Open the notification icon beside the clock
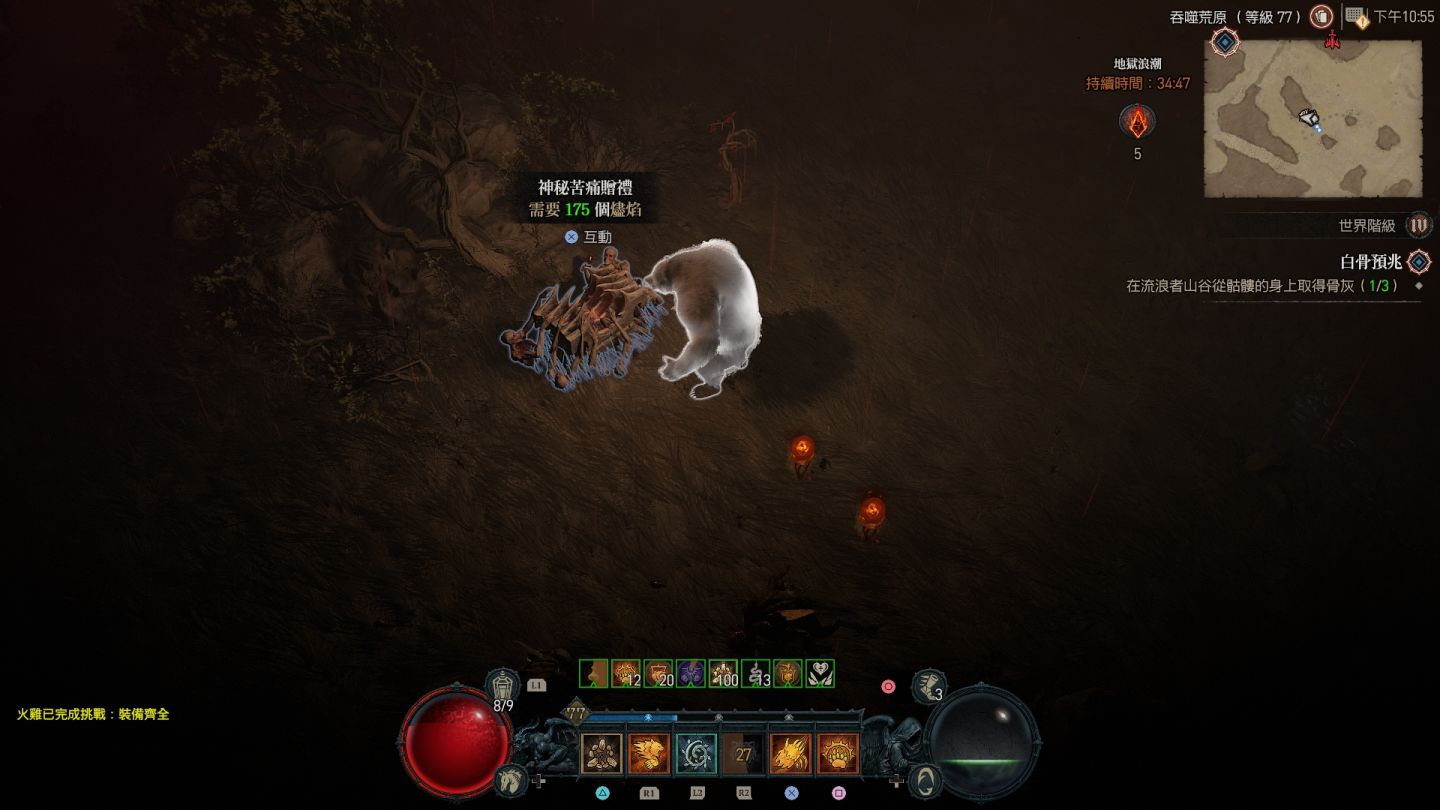The width and height of the screenshot is (1440, 810). coord(1356,17)
